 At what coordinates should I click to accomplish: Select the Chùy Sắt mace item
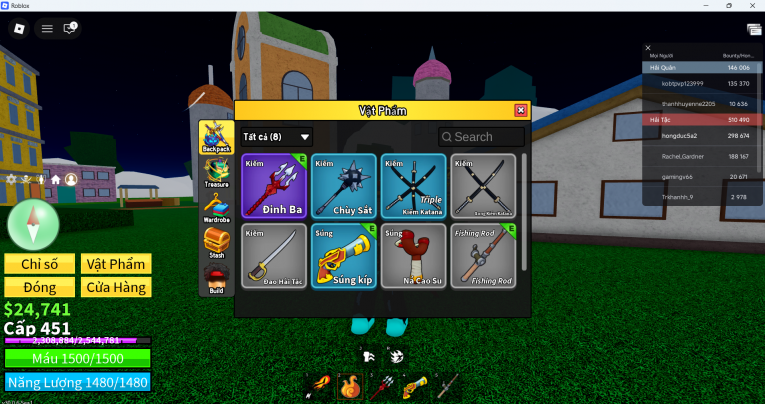344,186
